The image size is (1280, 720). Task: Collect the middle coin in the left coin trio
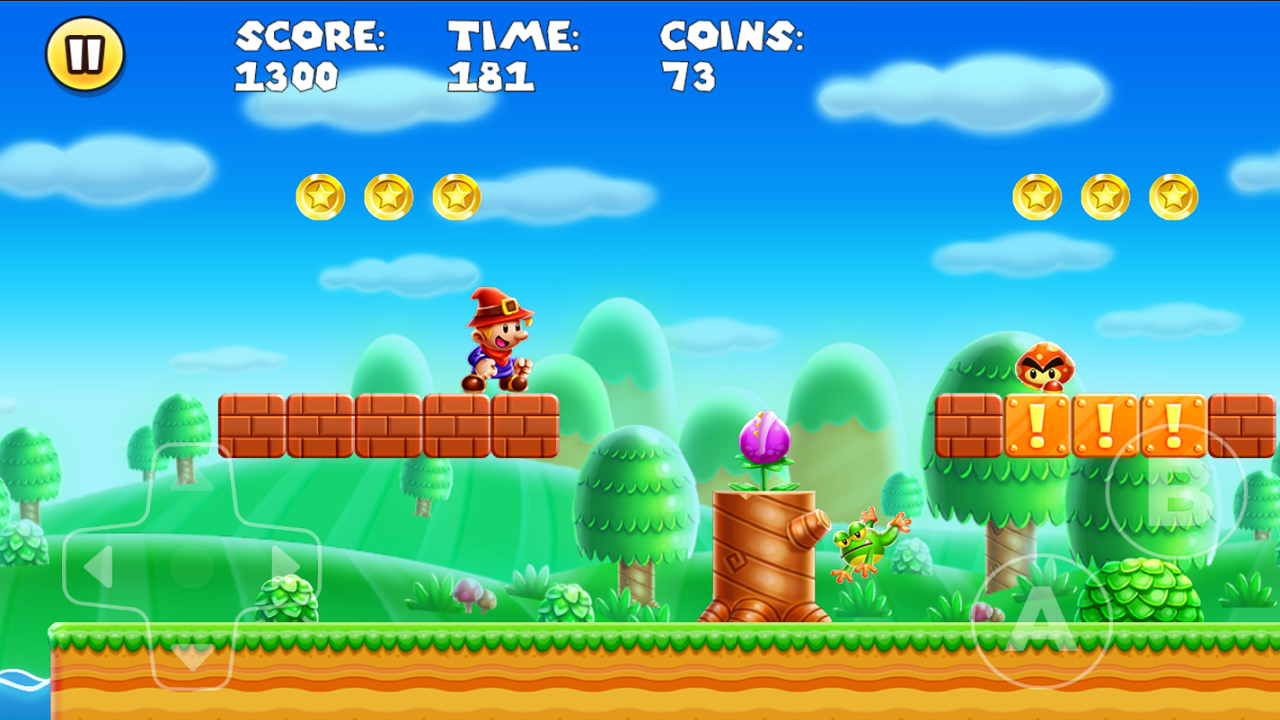[387, 196]
